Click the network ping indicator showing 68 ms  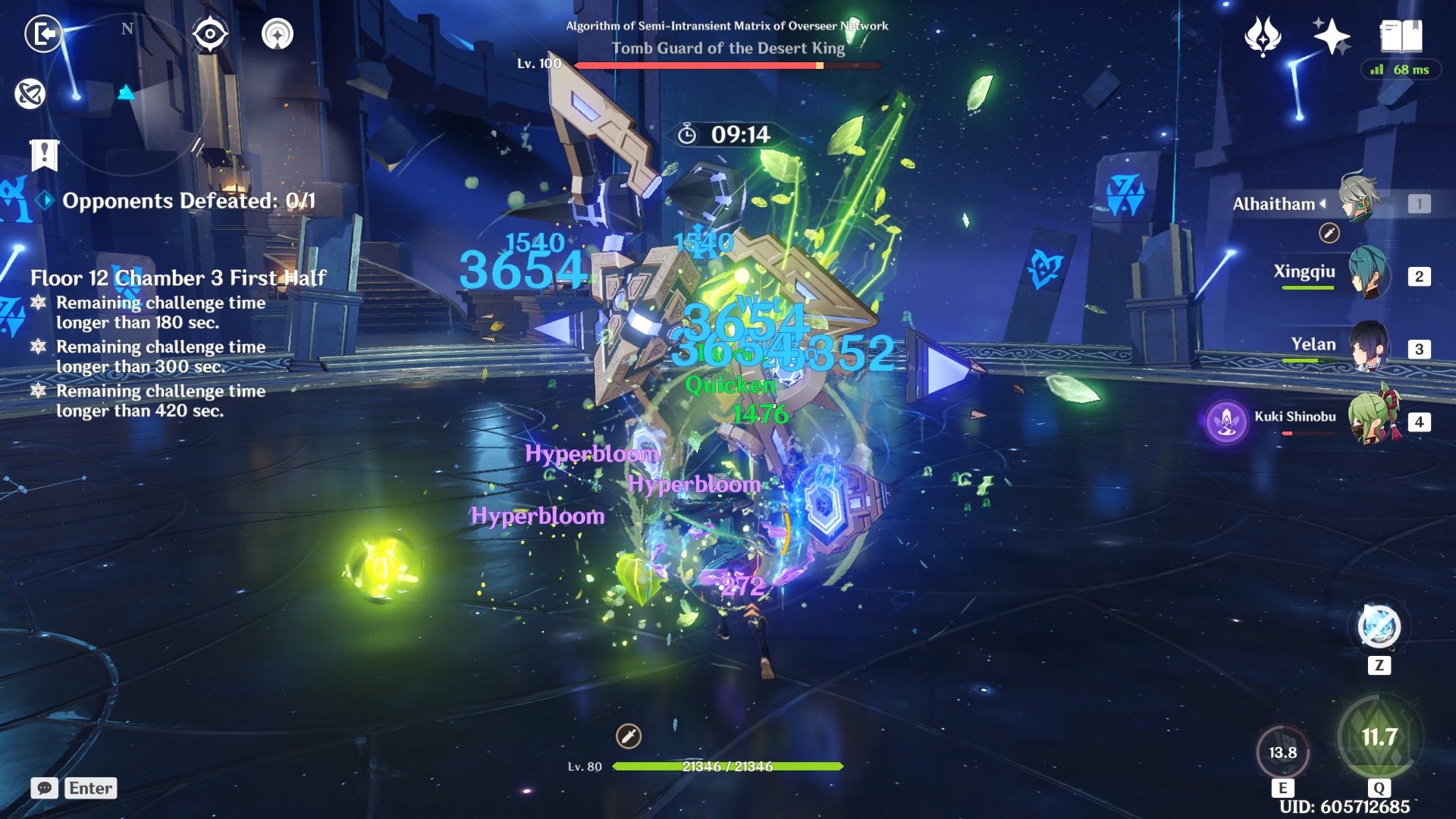[1402, 68]
